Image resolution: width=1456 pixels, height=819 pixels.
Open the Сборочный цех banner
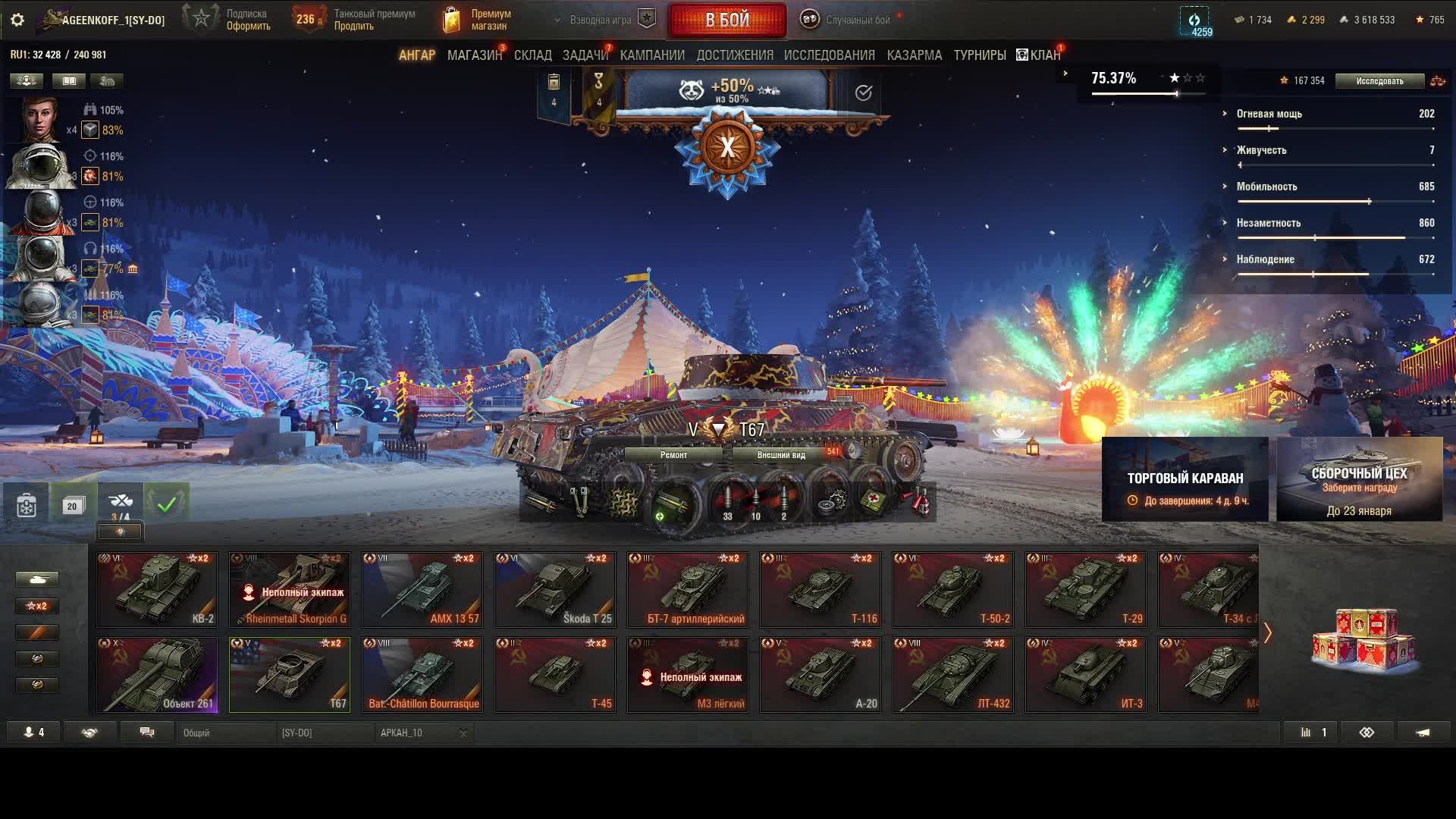[x=1359, y=479]
